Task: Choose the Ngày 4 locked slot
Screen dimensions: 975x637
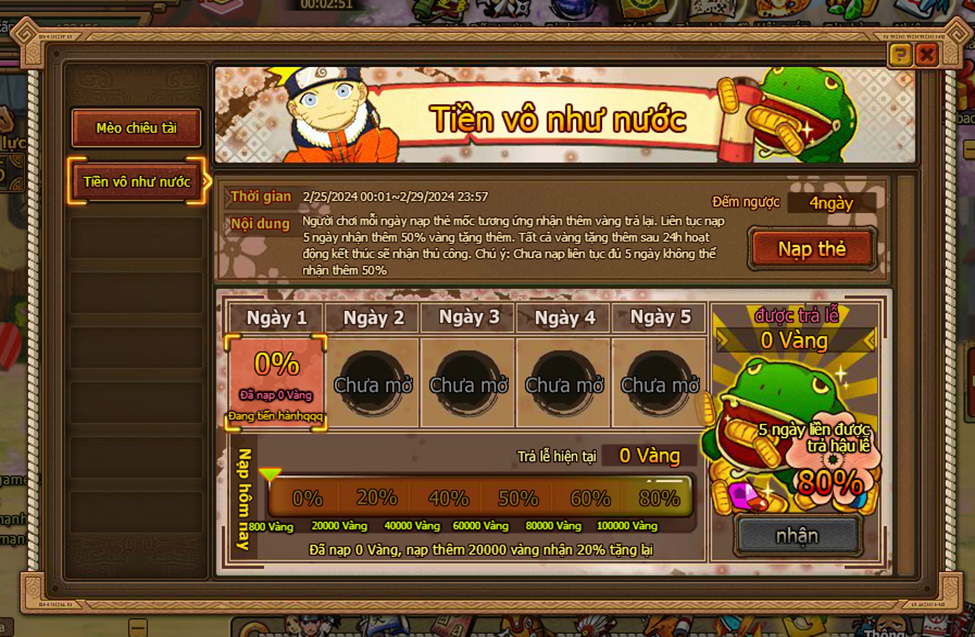Action: coord(564,382)
